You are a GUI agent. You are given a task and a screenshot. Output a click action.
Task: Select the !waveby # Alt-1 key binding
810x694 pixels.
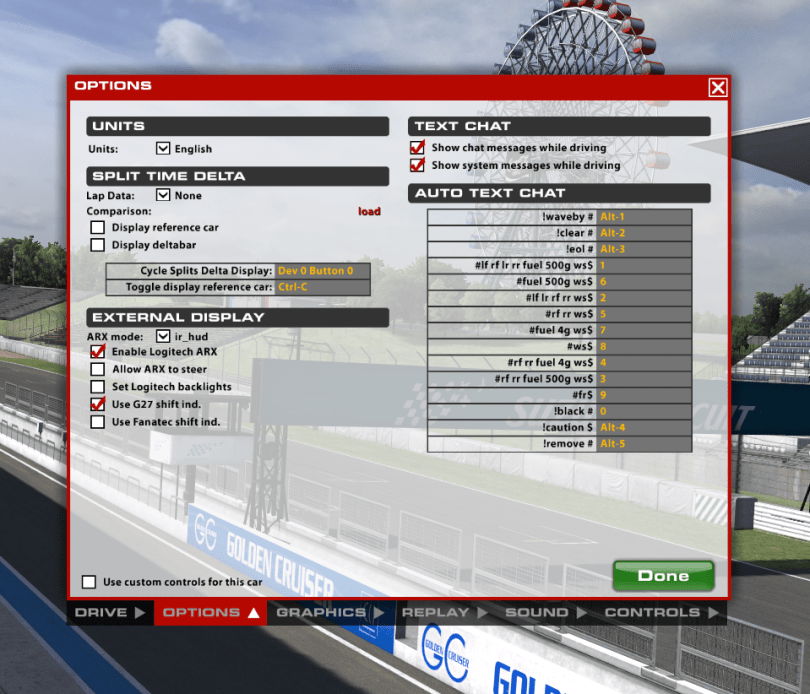tap(643, 216)
